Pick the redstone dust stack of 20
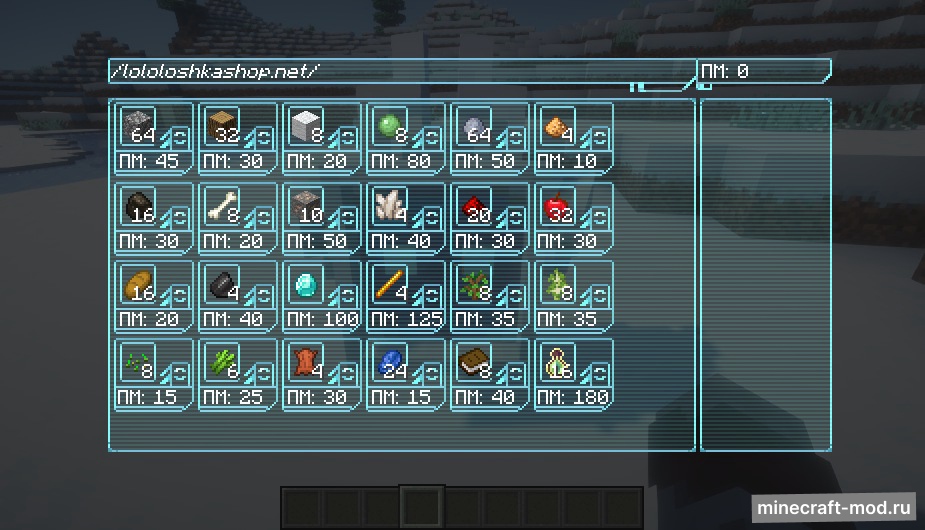 click(x=474, y=207)
